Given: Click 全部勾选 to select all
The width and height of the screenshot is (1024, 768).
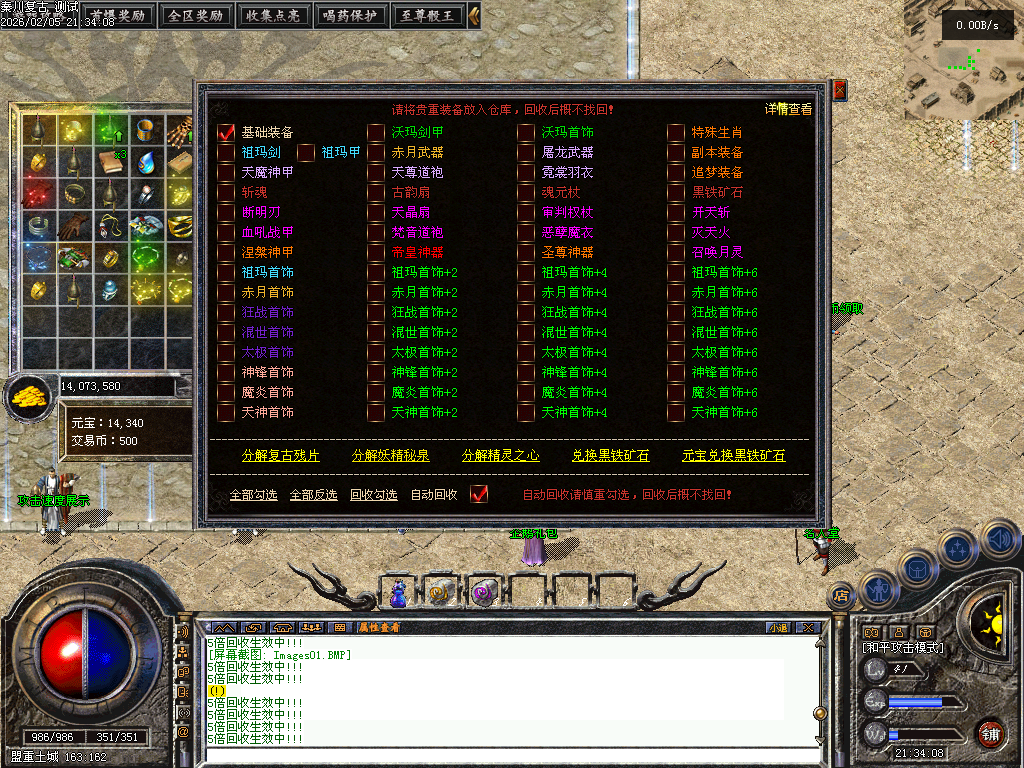Looking at the screenshot, I should point(253,495).
